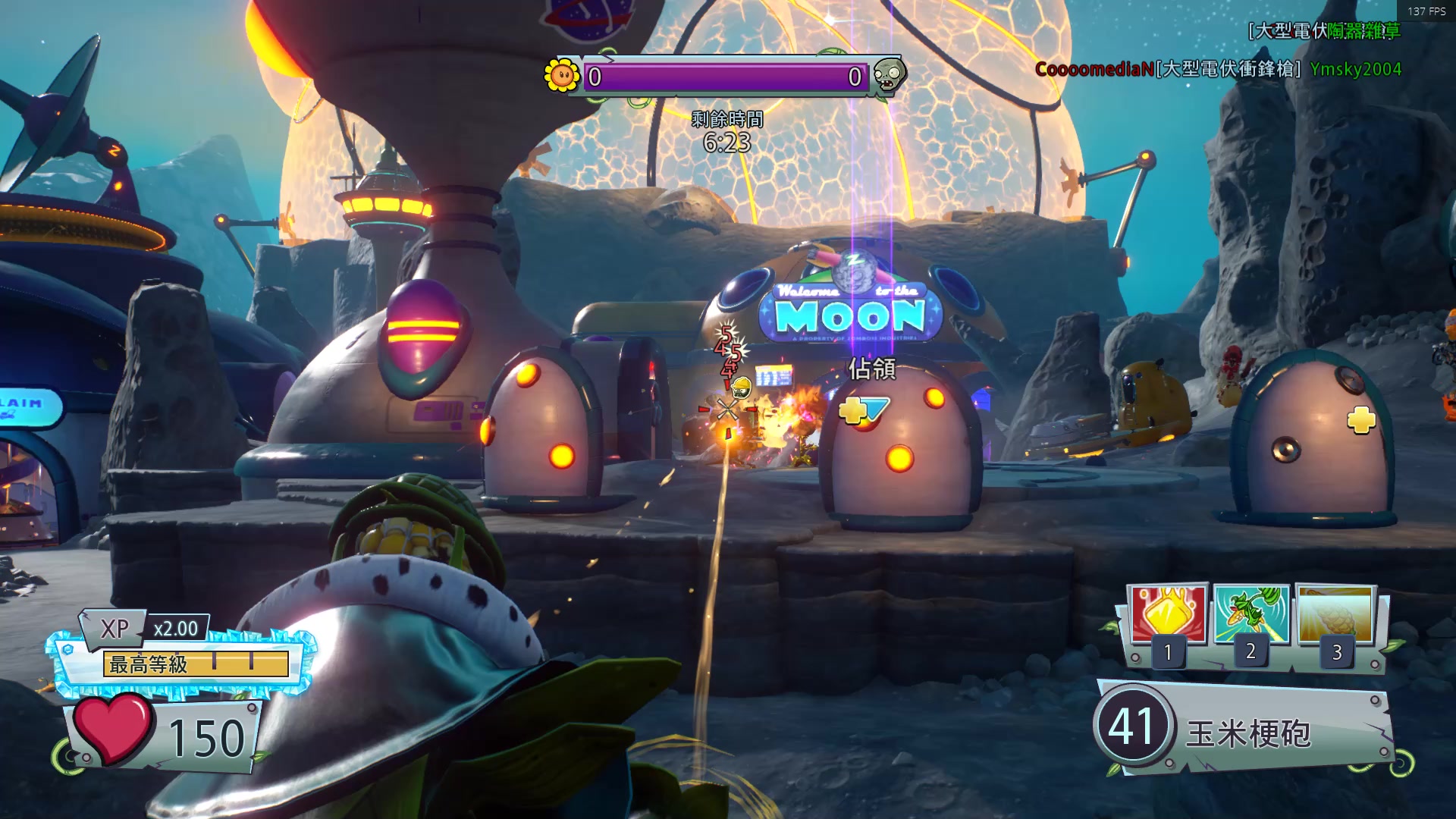Trigger the Shuck Shot ability in slot 3

1335,615
